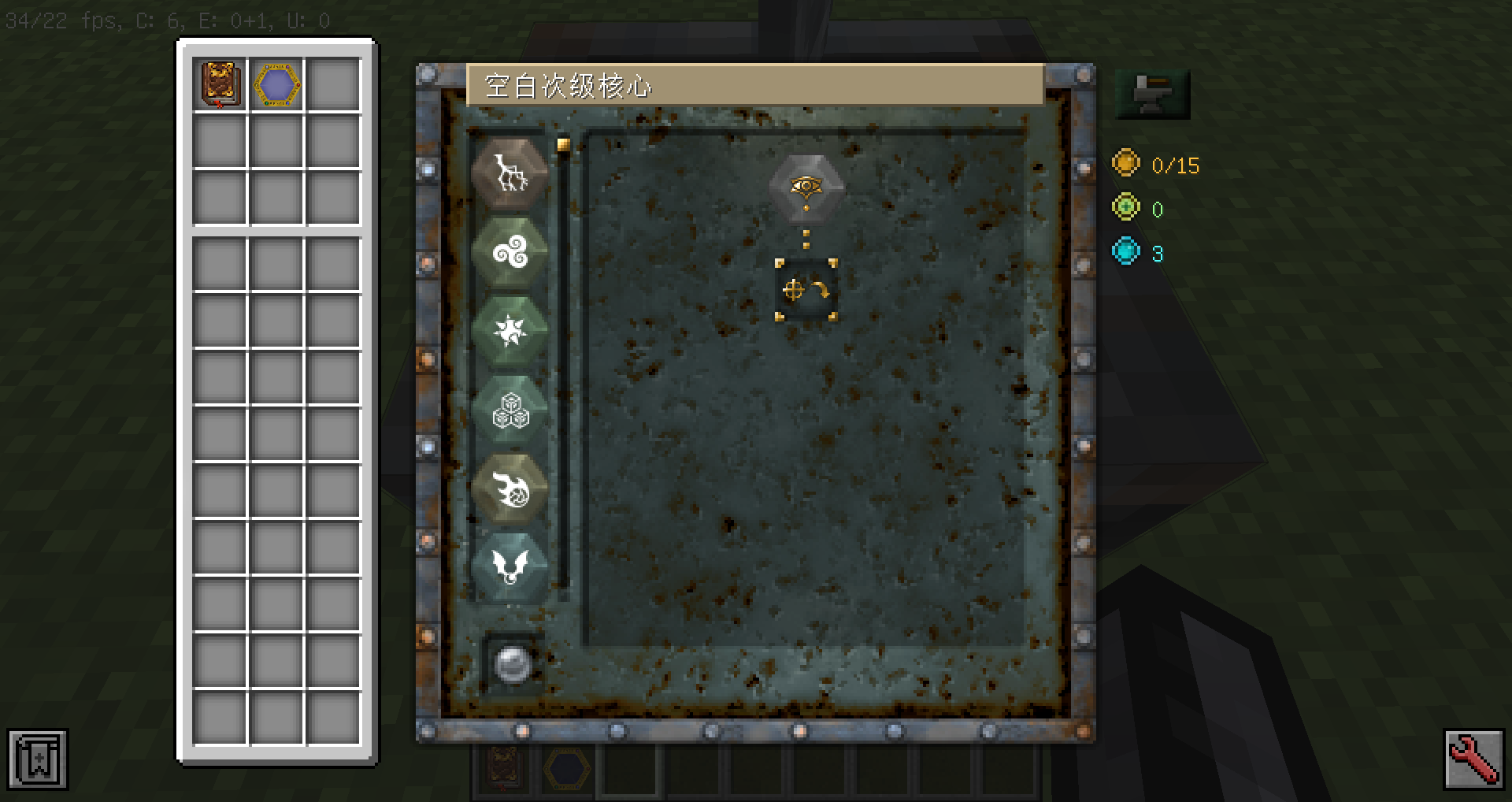The width and height of the screenshot is (1512, 802).
Task: Select the crosshair arrow target node
Action: pyautogui.click(x=806, y=290)
